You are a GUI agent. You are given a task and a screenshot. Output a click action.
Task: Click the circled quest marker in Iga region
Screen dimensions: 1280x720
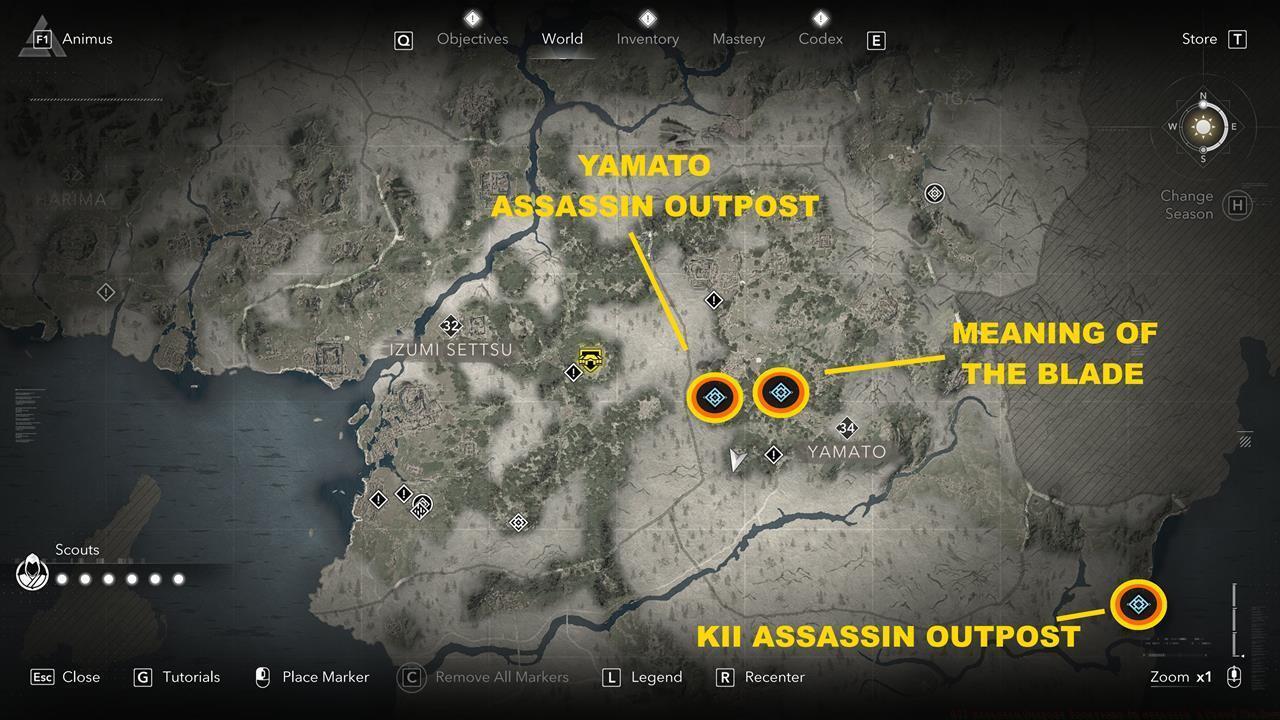coord(933,193)
